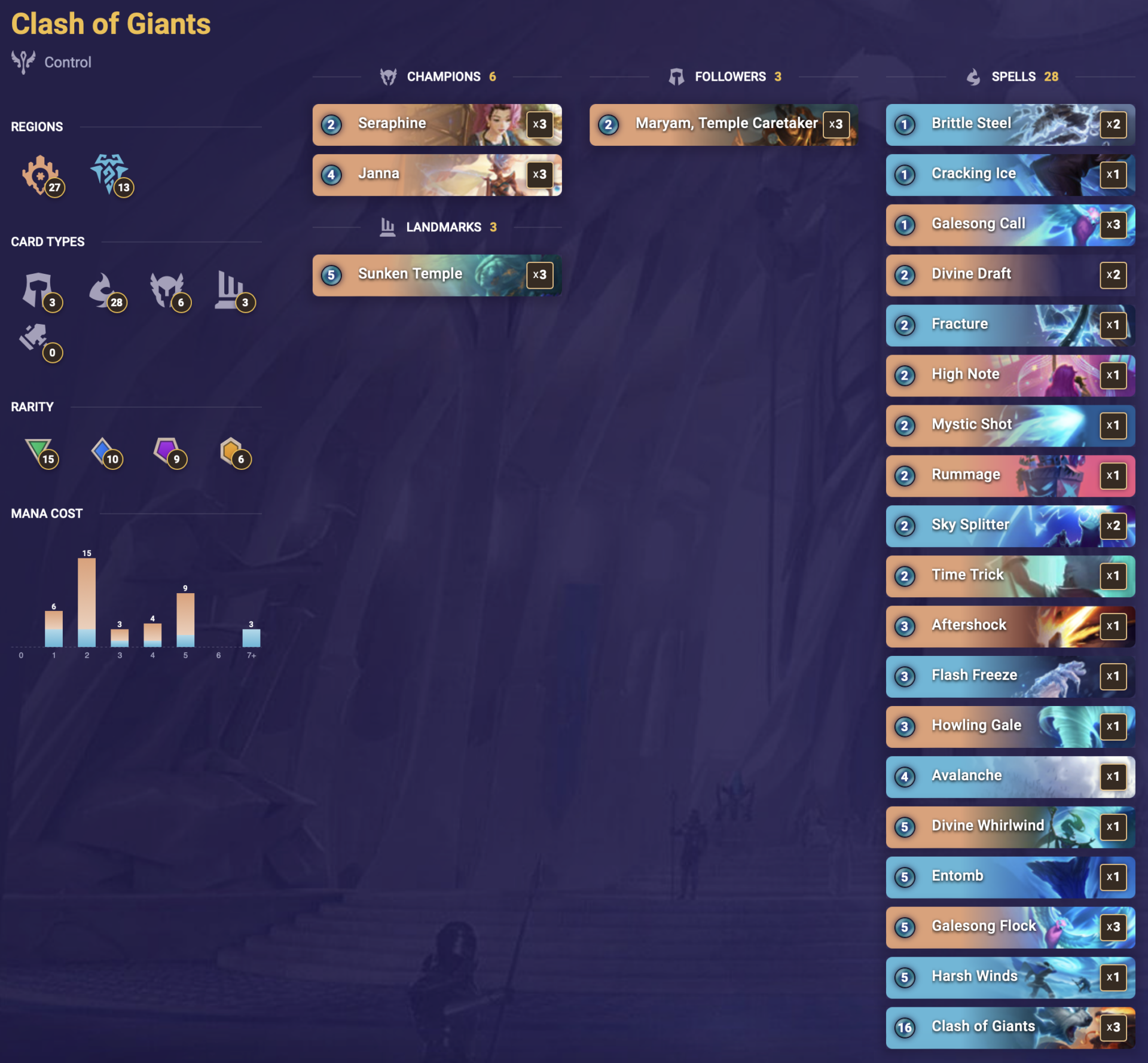Click the x3 count on Seraphine
Image resolution: width=1148 pixels, height=1063 pixels.
tap(540, 126)
